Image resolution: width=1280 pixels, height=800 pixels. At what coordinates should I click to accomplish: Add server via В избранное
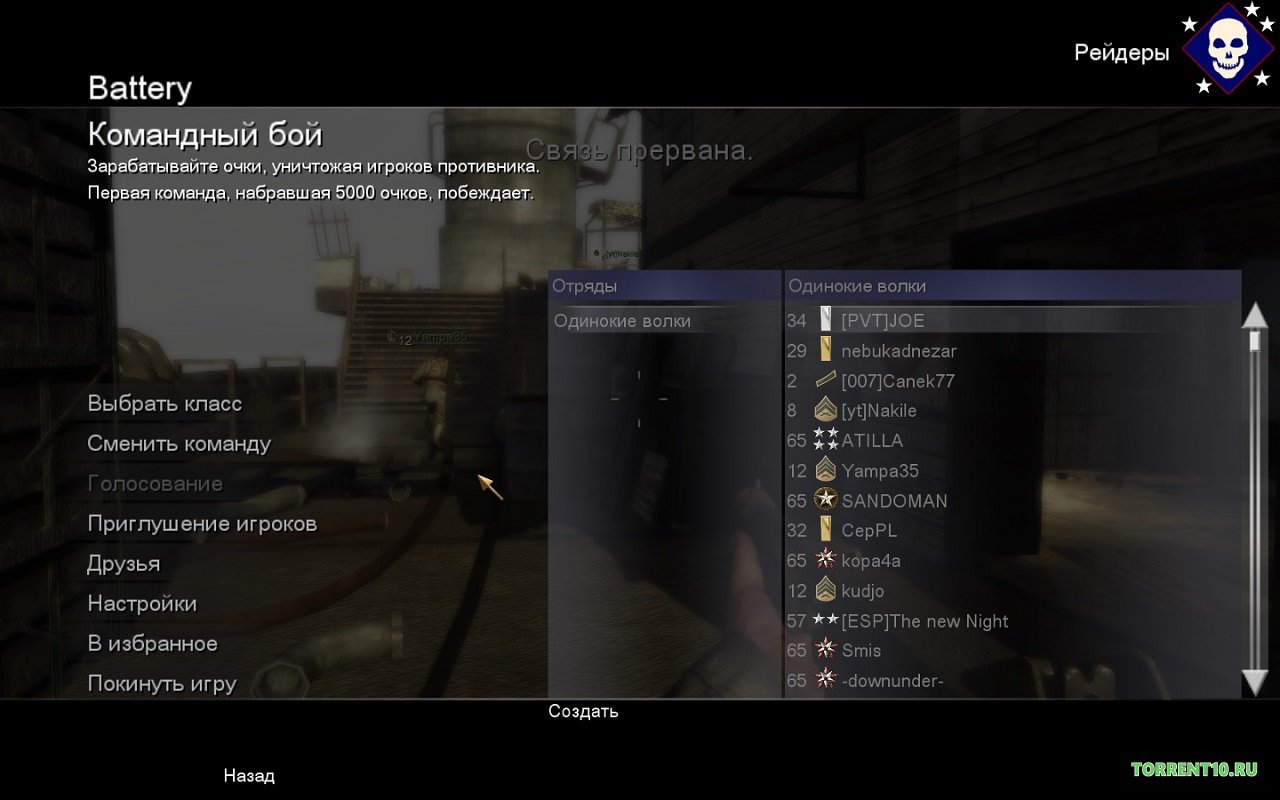[152, 644]
